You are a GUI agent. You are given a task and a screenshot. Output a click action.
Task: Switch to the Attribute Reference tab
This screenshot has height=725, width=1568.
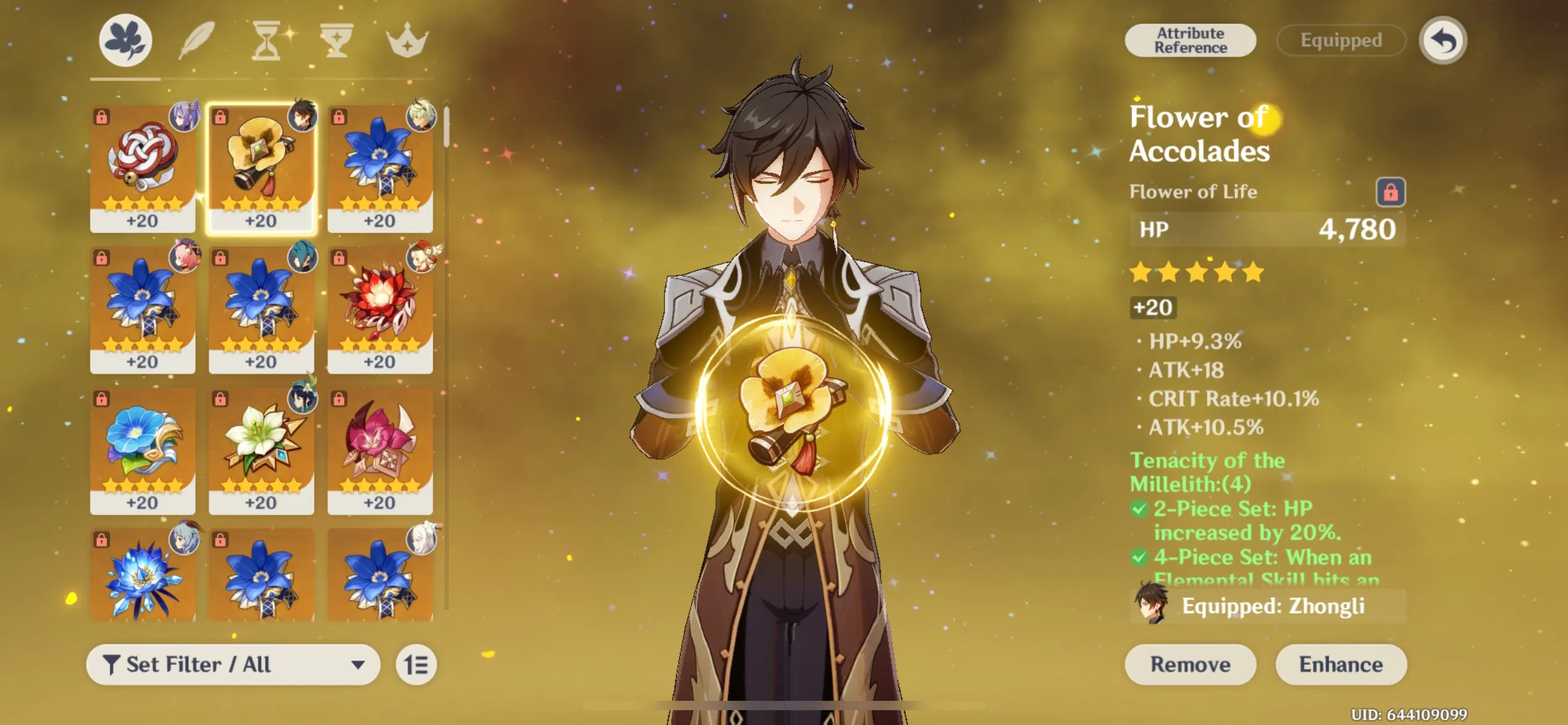(x=1190, y=40)
